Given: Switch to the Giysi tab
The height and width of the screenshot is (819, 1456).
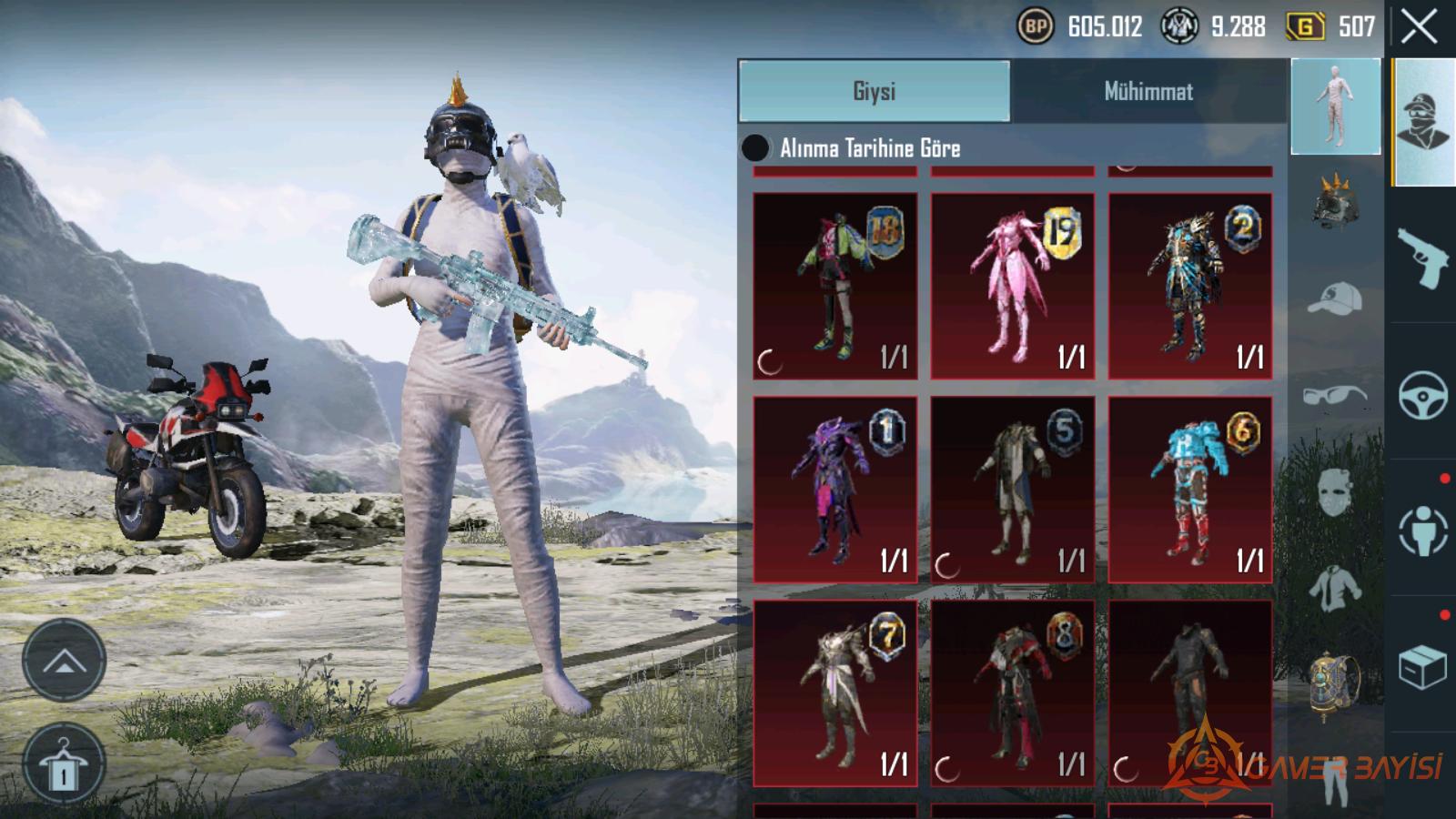Looking at the screenshot, I should click(874, 91).
